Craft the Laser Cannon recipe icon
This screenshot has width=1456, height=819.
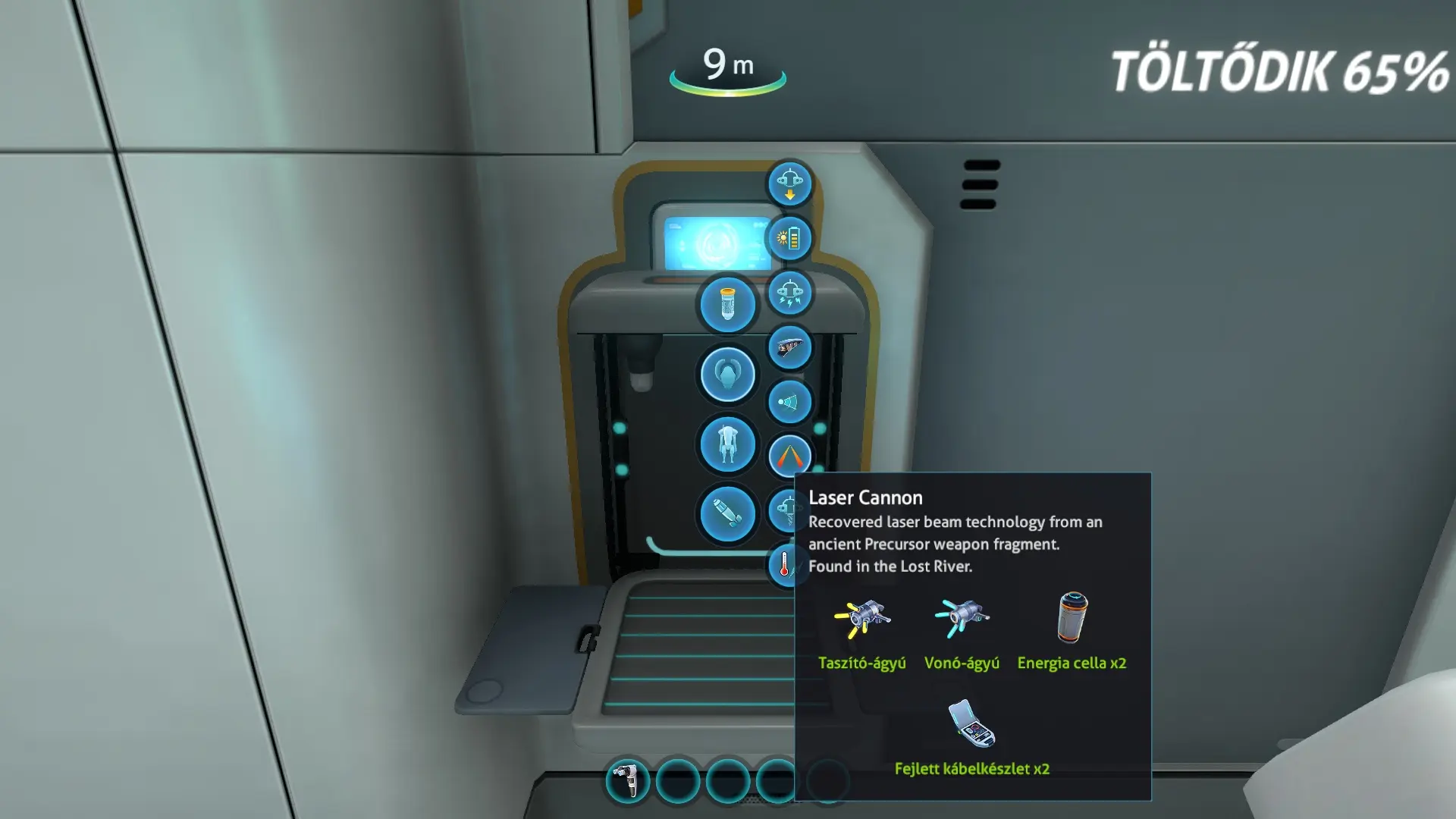pos(789,456)
